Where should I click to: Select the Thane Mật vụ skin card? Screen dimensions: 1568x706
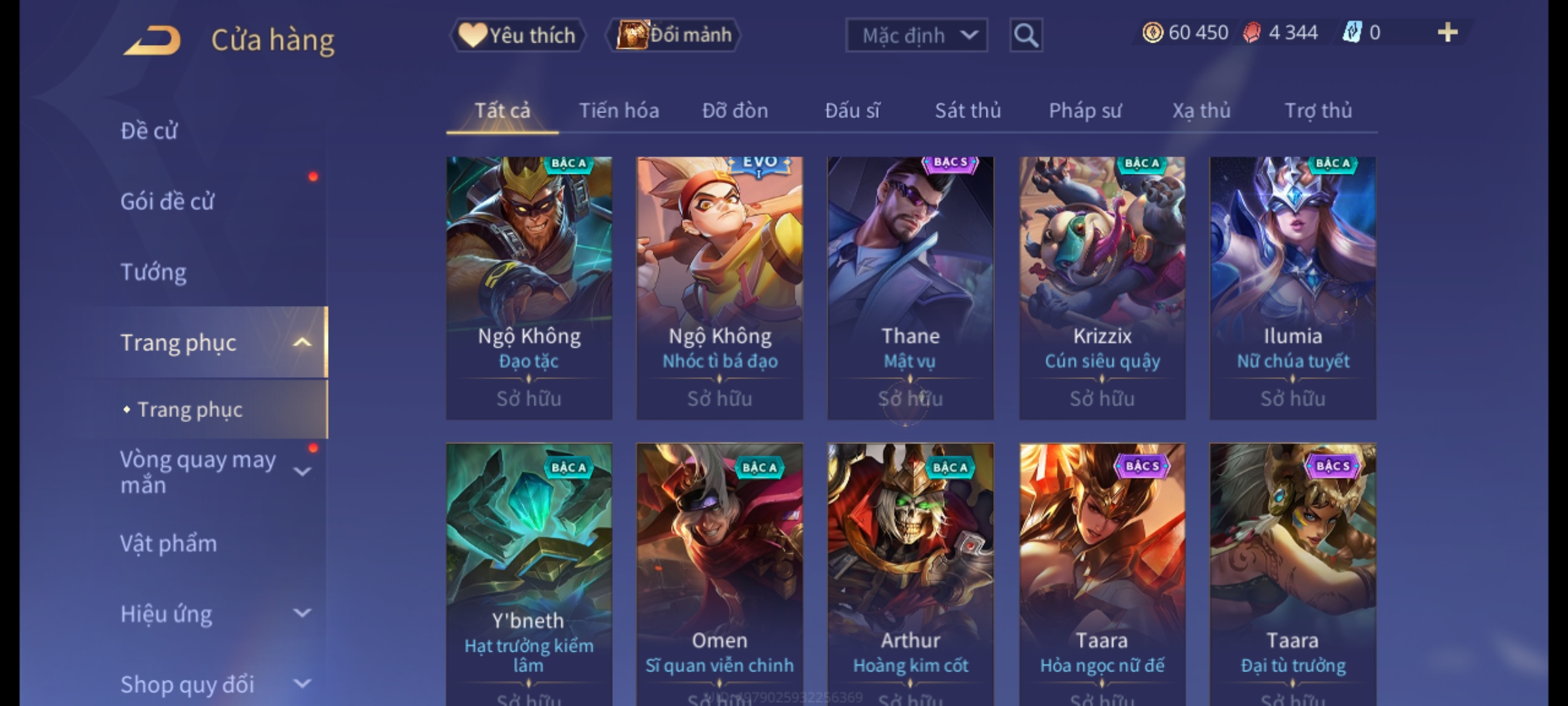point(910,288)
